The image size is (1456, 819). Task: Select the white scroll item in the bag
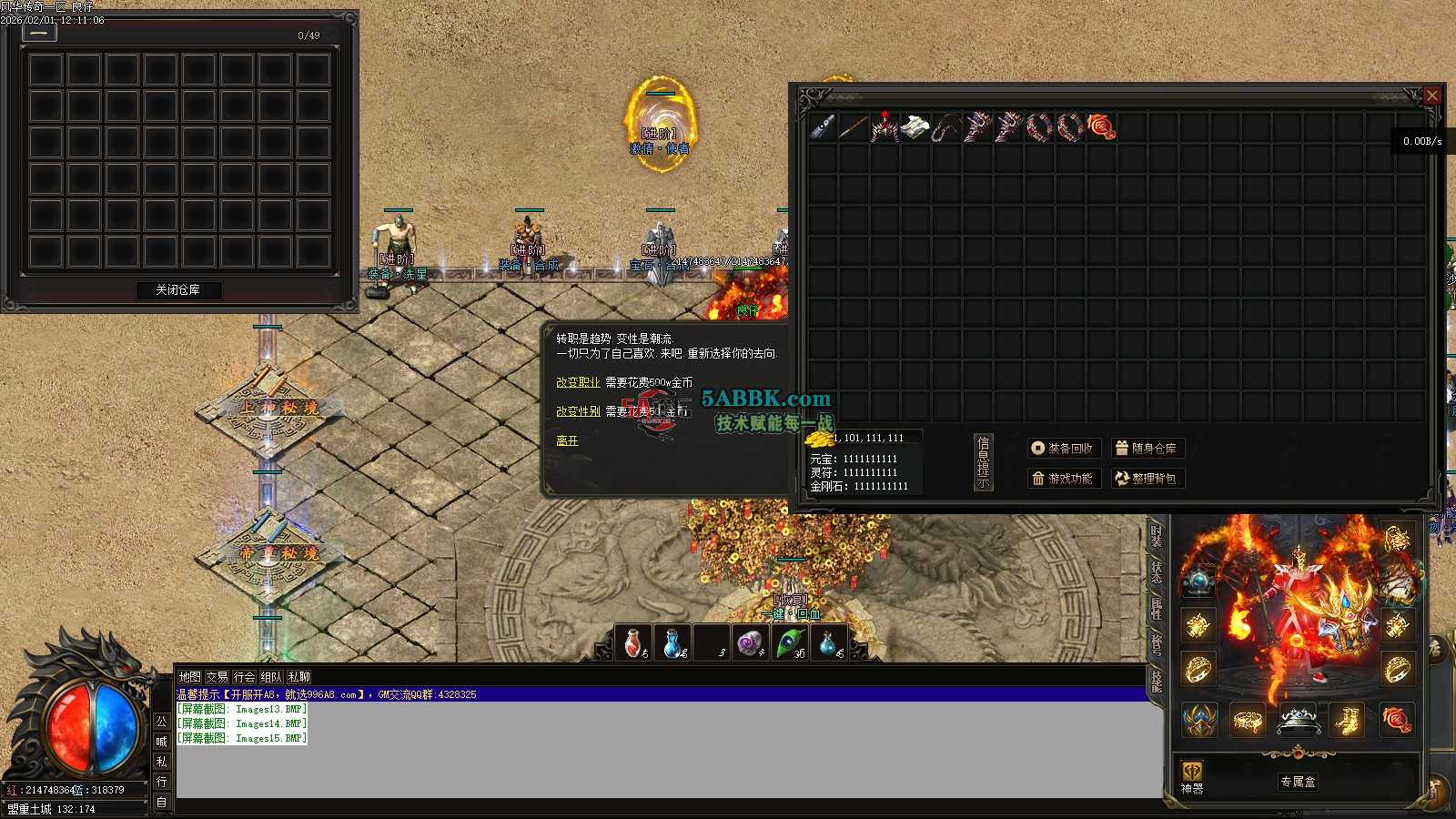tap(915, 127)
